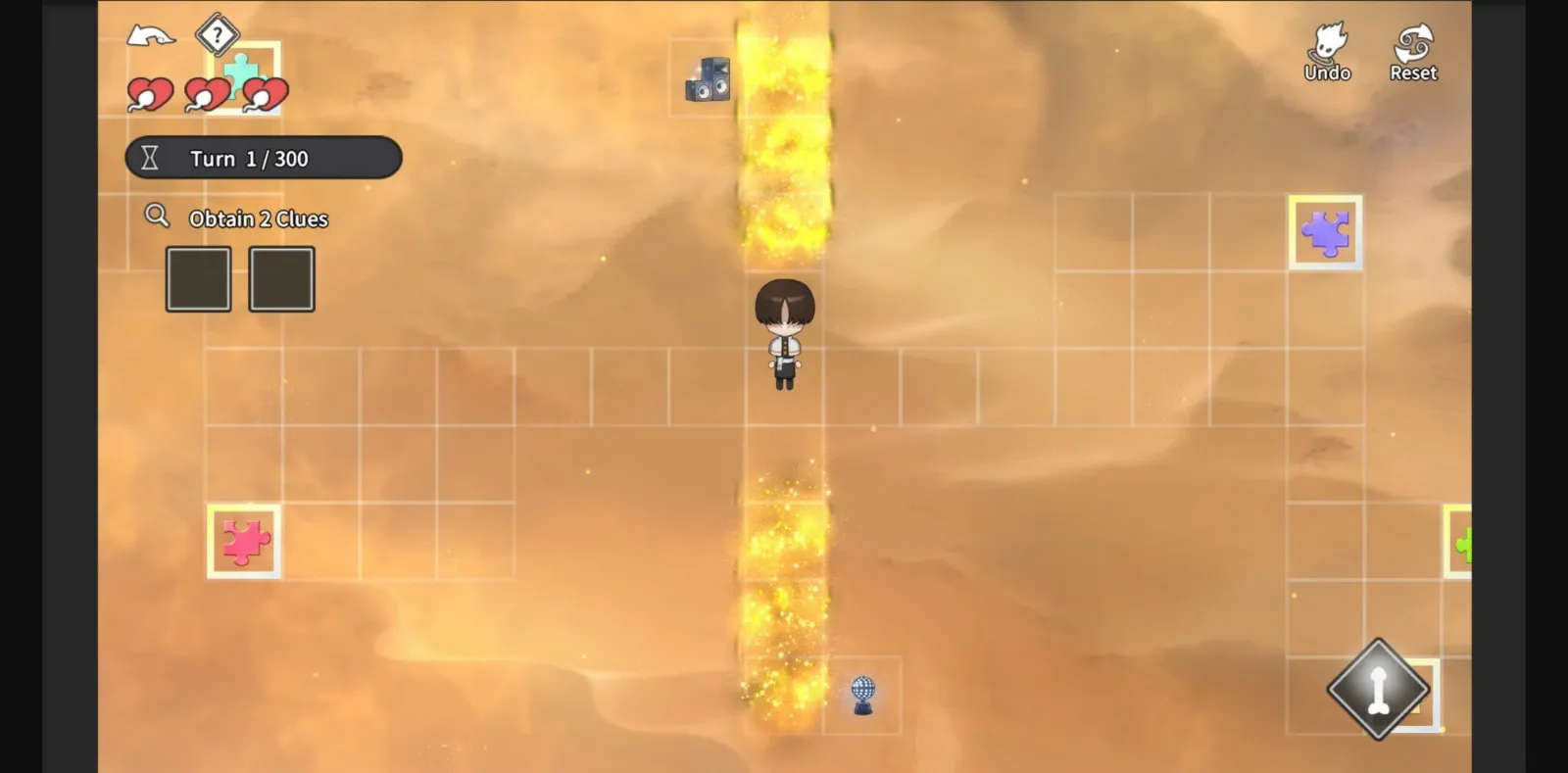Click the Reset spiral icon
Screen dimensions: 1568x773
1412,44
